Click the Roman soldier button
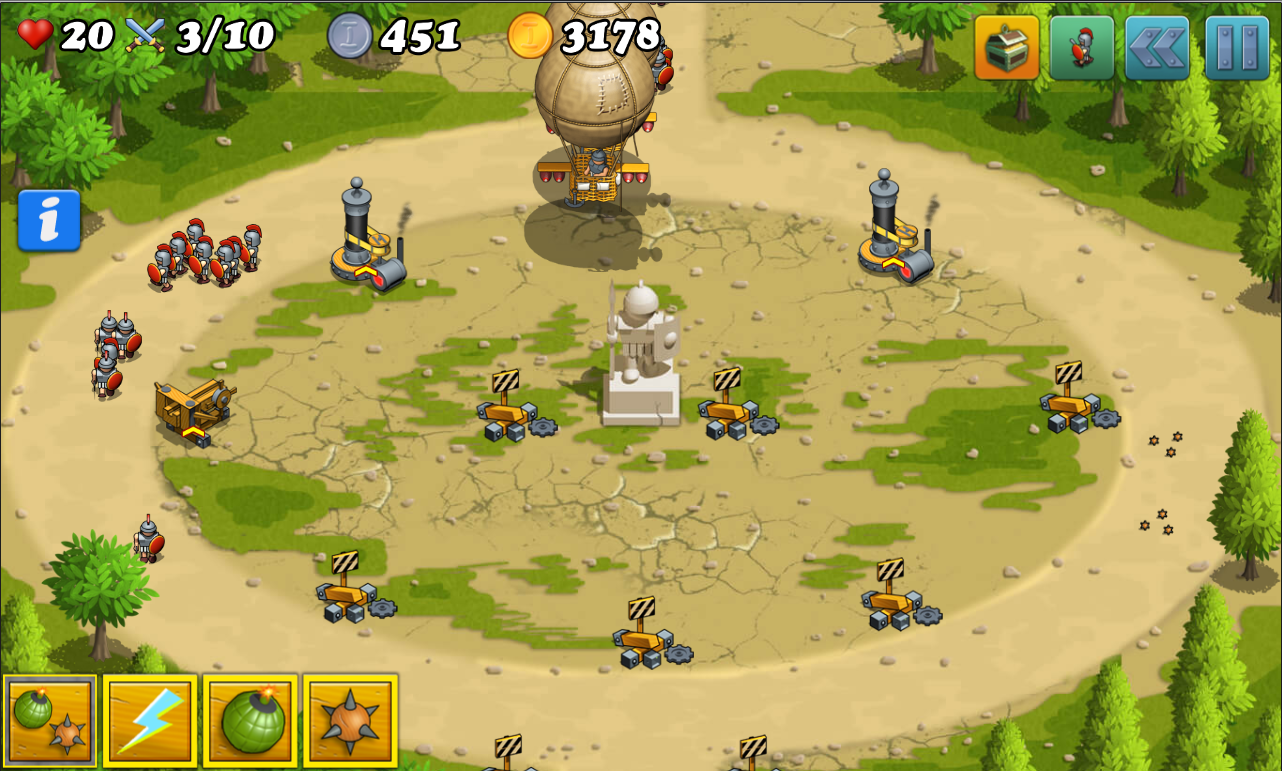 click(x=1081, y=47)
